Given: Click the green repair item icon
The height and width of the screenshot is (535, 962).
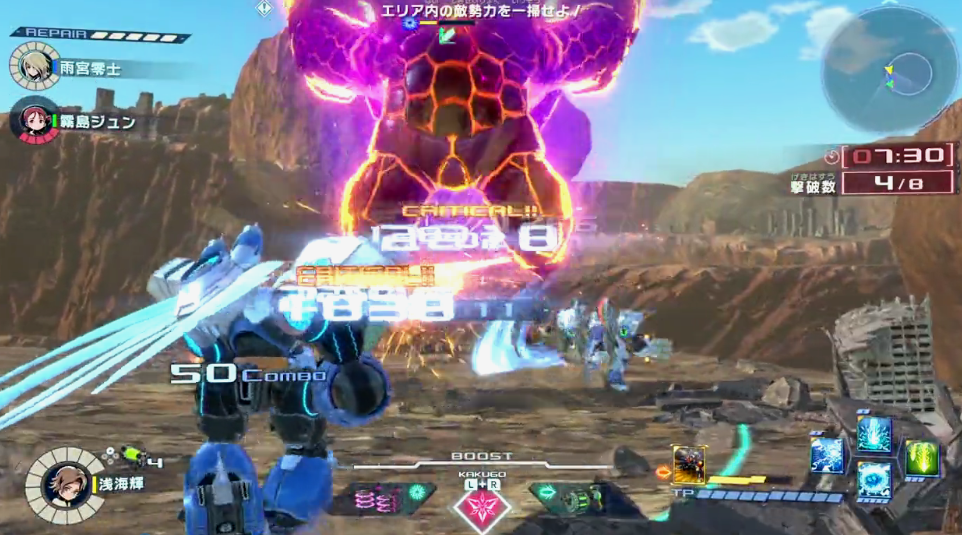Looking at the screenshot, I should tap(132, 455).
